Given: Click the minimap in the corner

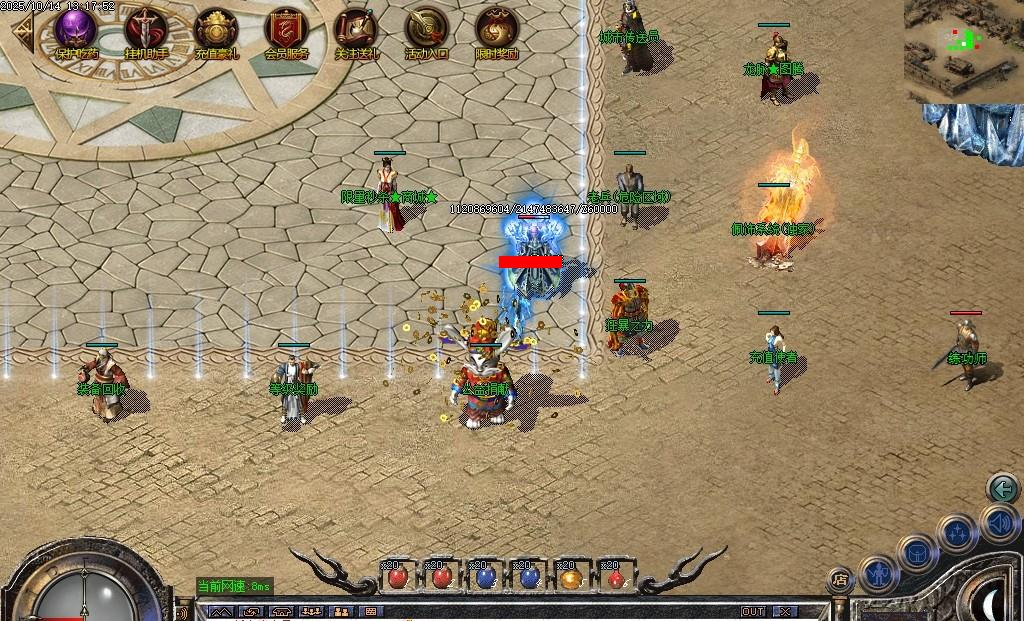Looking at the screenshot, I should (963, 50).
